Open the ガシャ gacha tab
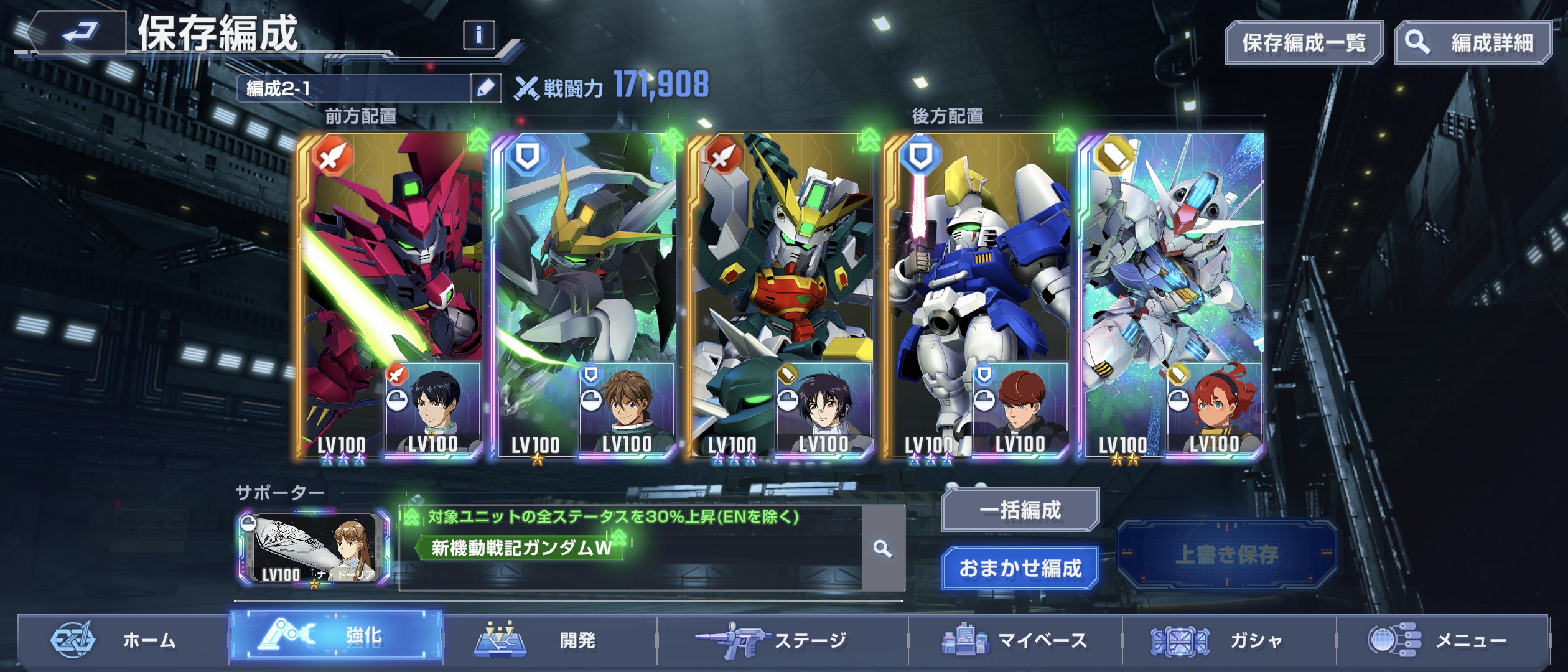The width and height of the screenshot is (1568, 672). [x=1229, y=640]
